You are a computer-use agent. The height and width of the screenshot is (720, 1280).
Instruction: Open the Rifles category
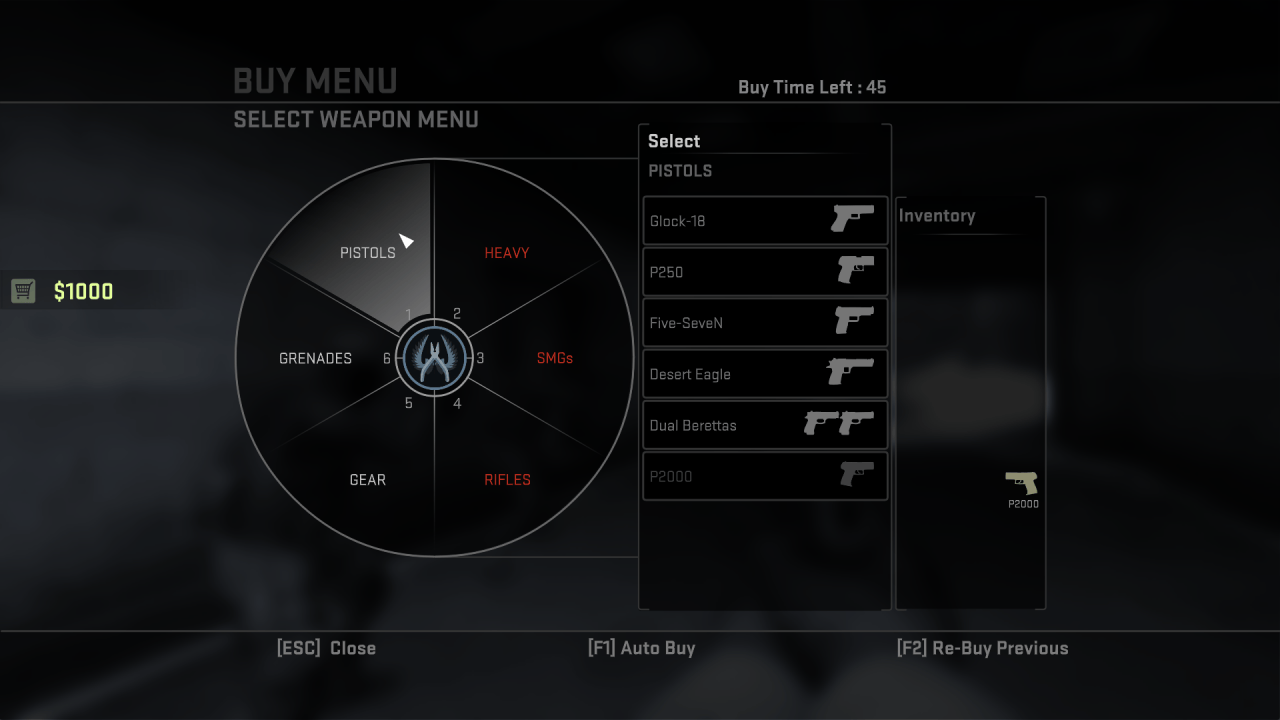click(507, 479)
